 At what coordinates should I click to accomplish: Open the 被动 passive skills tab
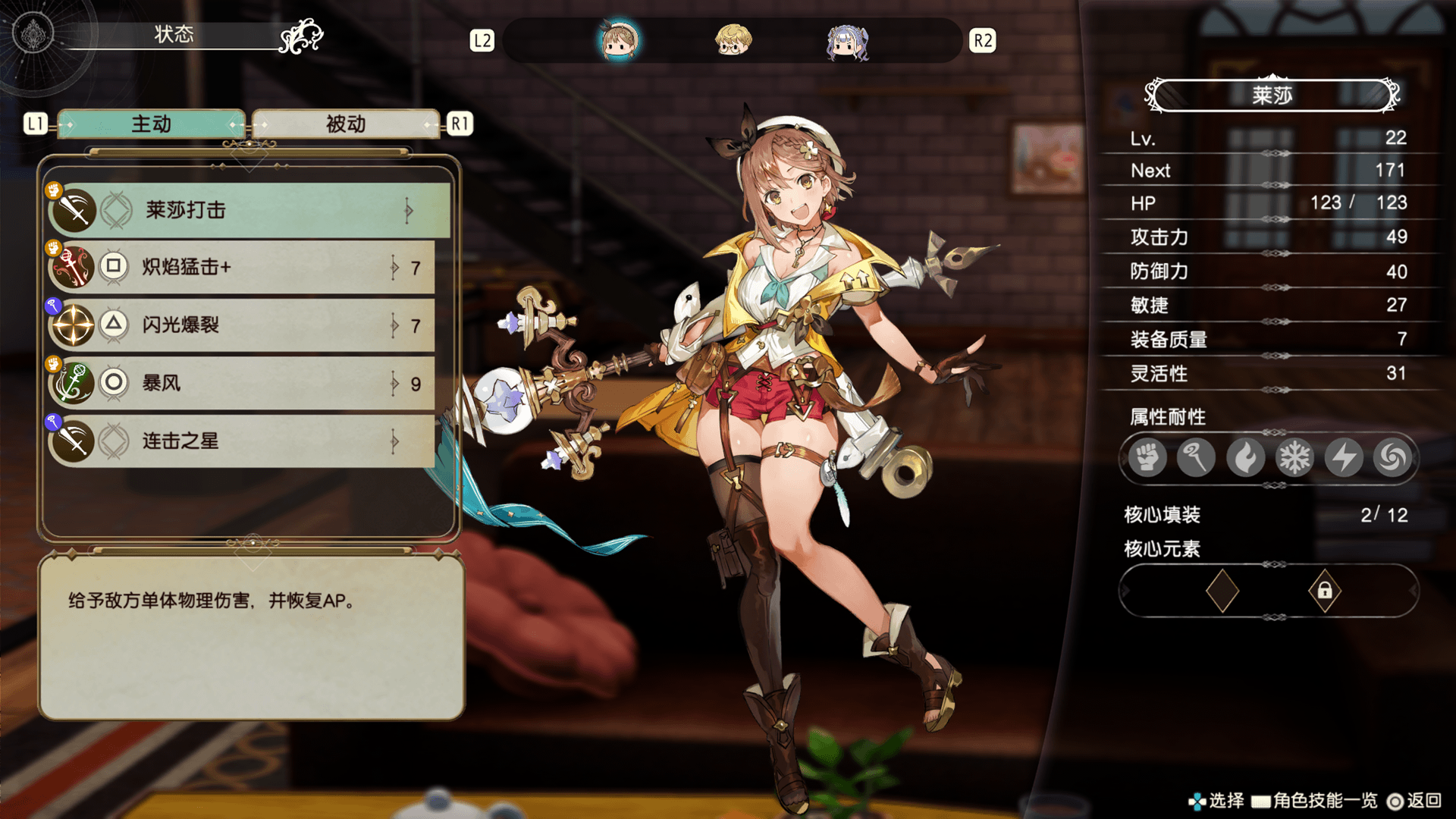(x=346, y=124)
